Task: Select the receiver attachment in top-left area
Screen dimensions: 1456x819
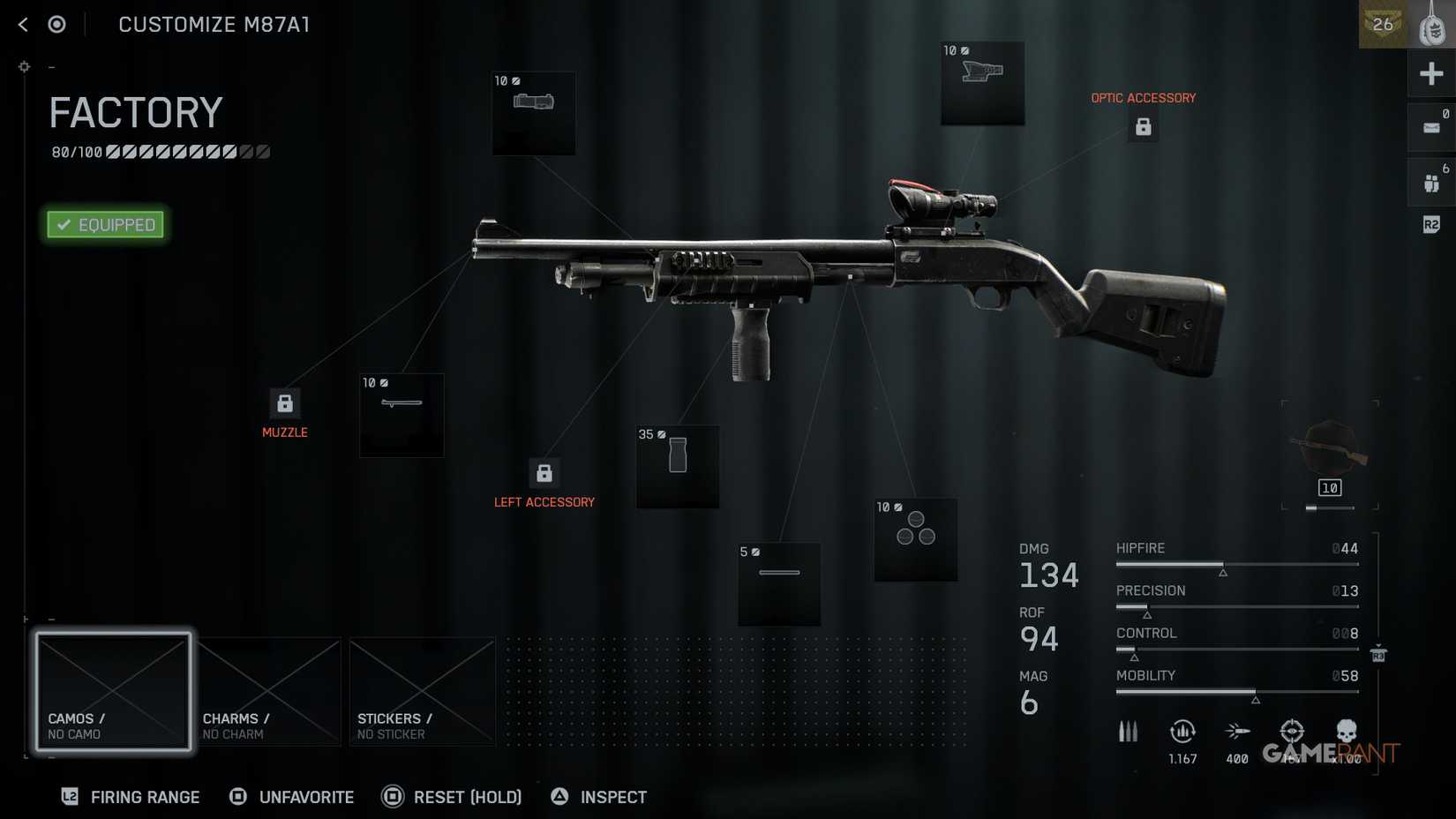Action: (x=533, y=113)
